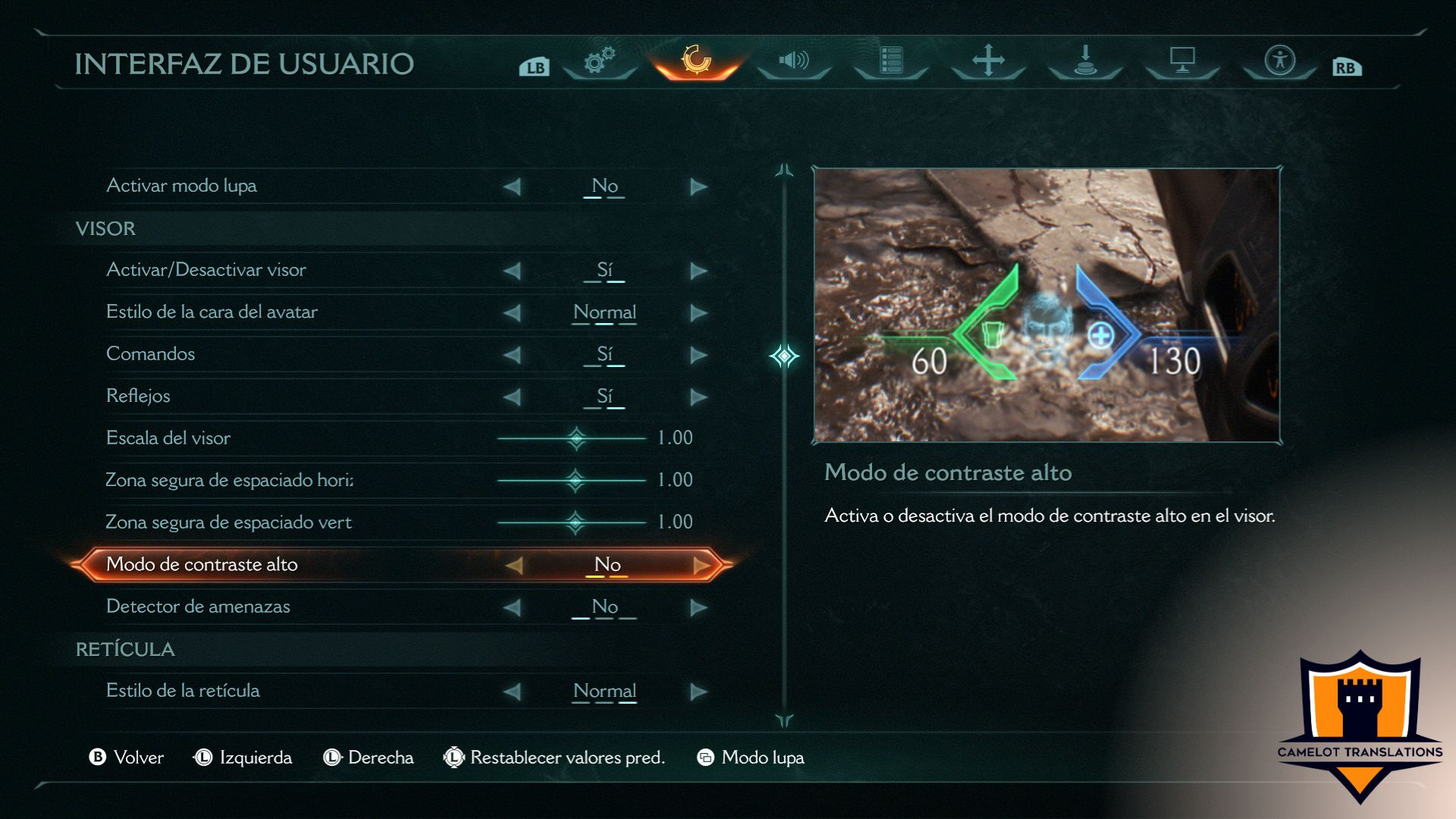The height and width of the screenshot is (819, 1456).
Task: Click left arrow for Estilo de la cara del avatar
Action: (513, 312)
